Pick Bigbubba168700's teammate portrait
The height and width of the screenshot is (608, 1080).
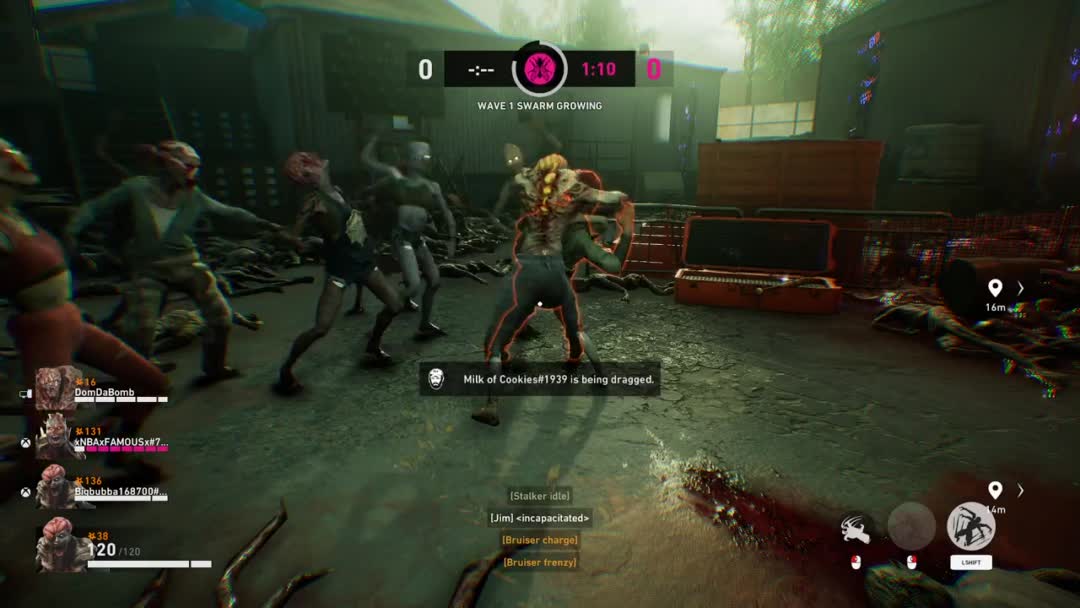pyautogui.click(x=56, y=486)
